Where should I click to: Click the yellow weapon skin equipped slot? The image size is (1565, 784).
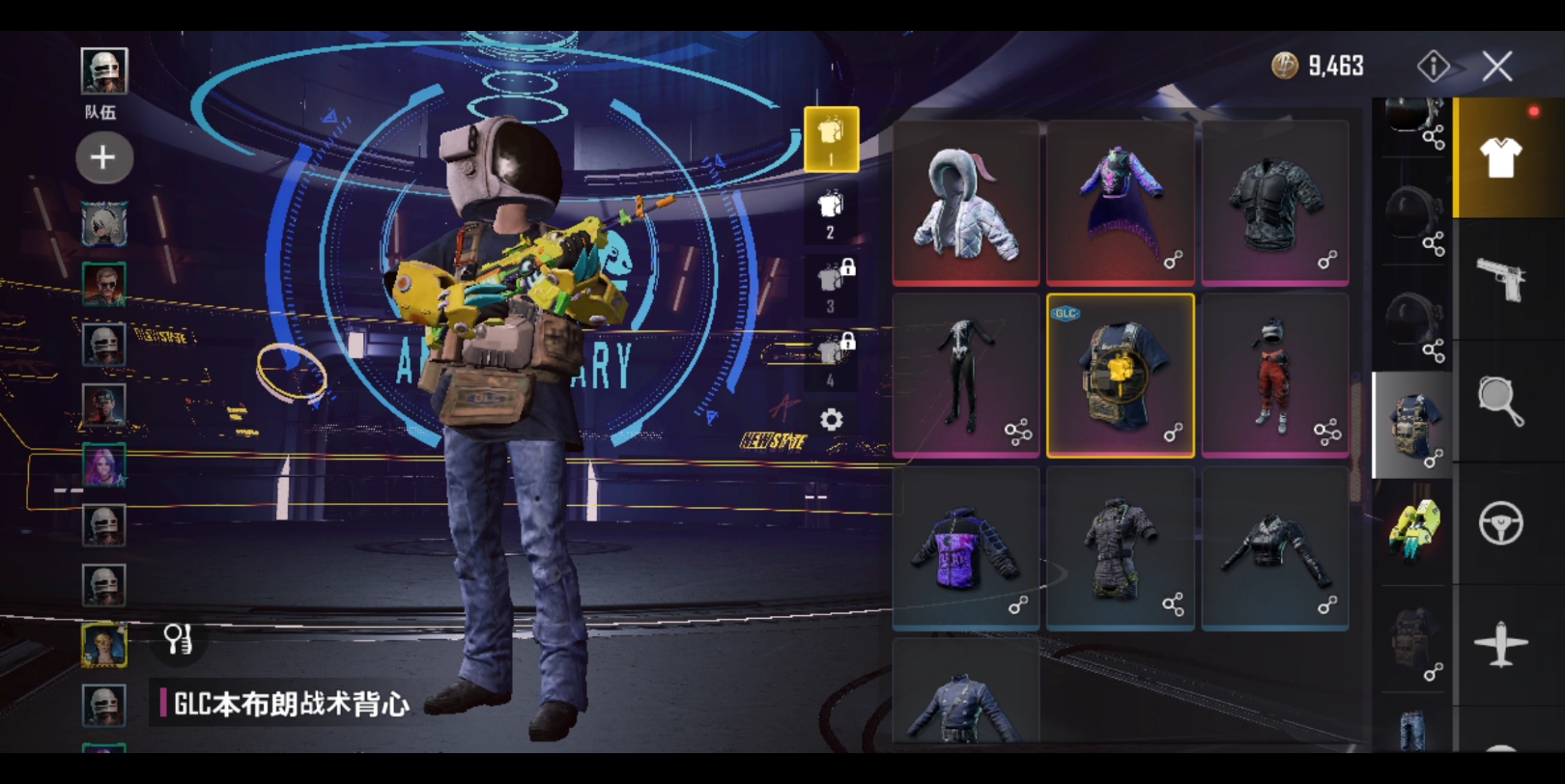click(x=1413, y=526)
